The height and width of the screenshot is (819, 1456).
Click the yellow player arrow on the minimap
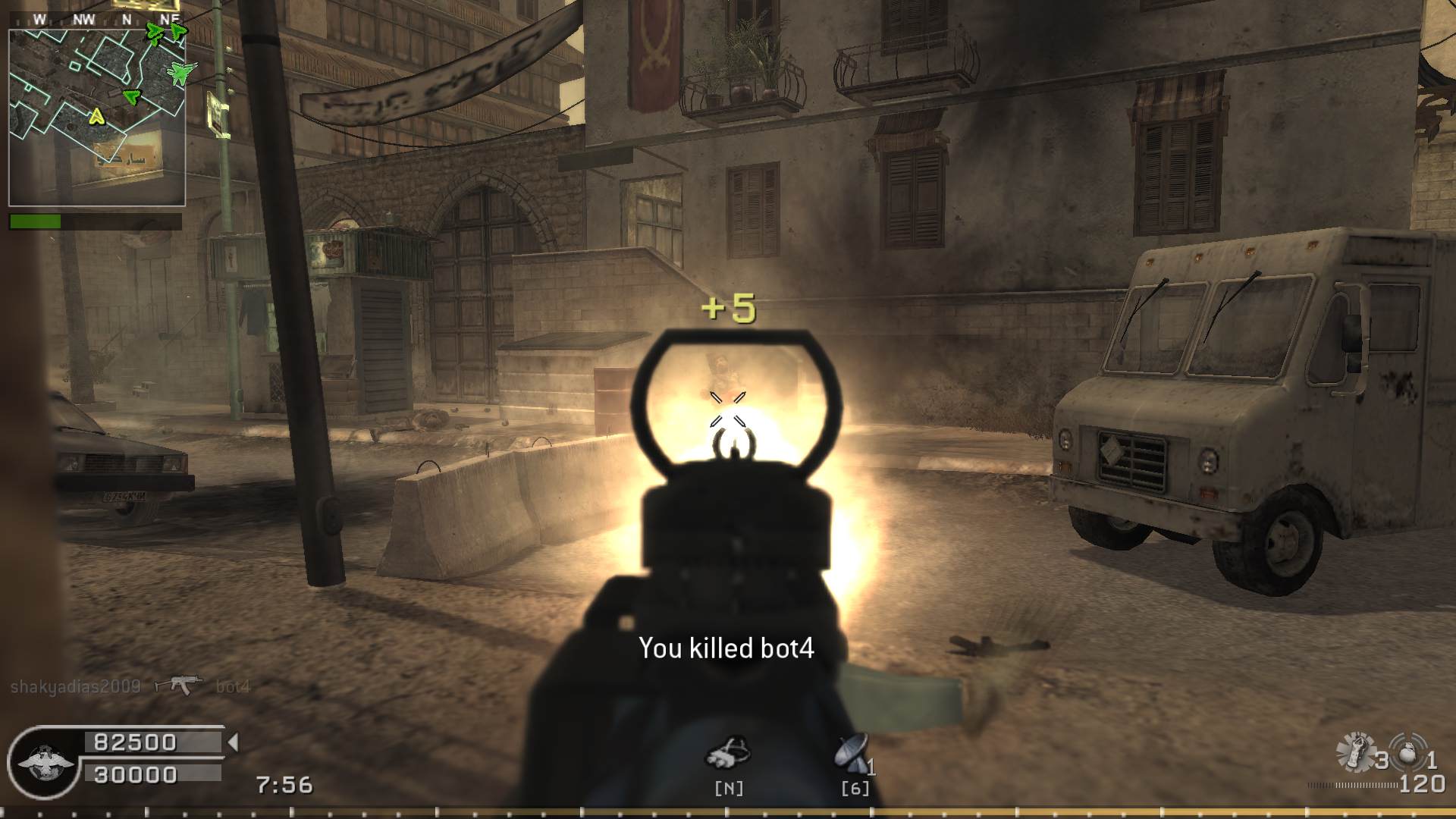(96, 117)
